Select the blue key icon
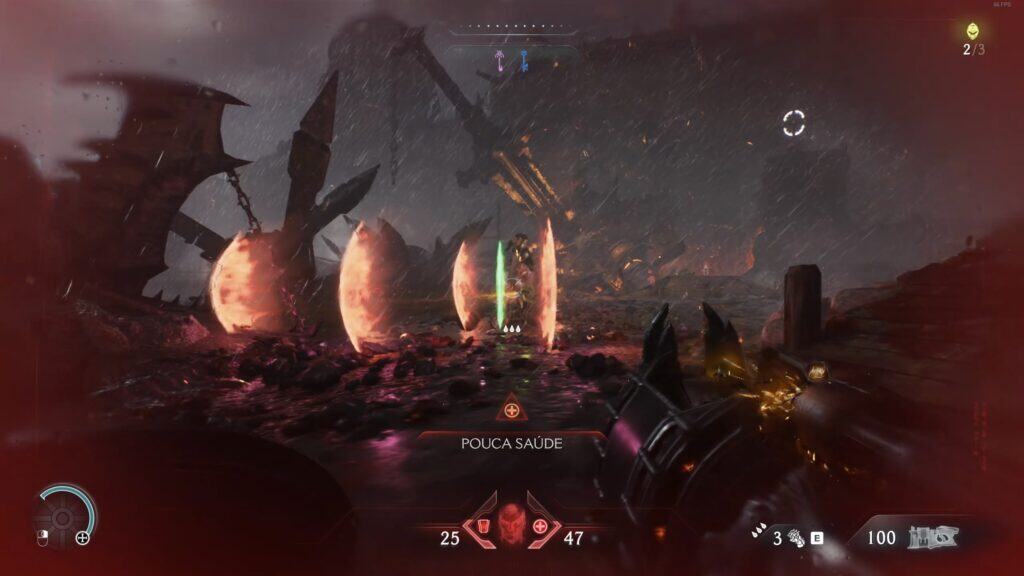The width and height of the screenshot is (1024, 576). (522, 62)
